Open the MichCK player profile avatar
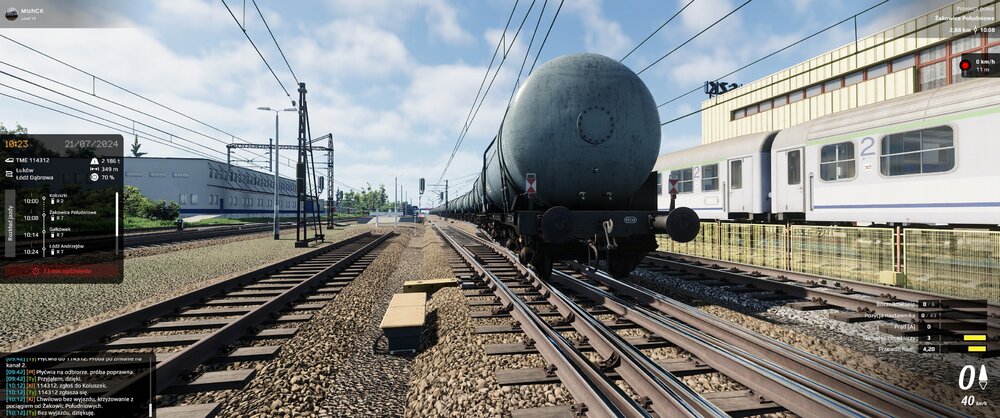Image resolution: width=1000 pixels, height=418 pixels. coord(12,14)
